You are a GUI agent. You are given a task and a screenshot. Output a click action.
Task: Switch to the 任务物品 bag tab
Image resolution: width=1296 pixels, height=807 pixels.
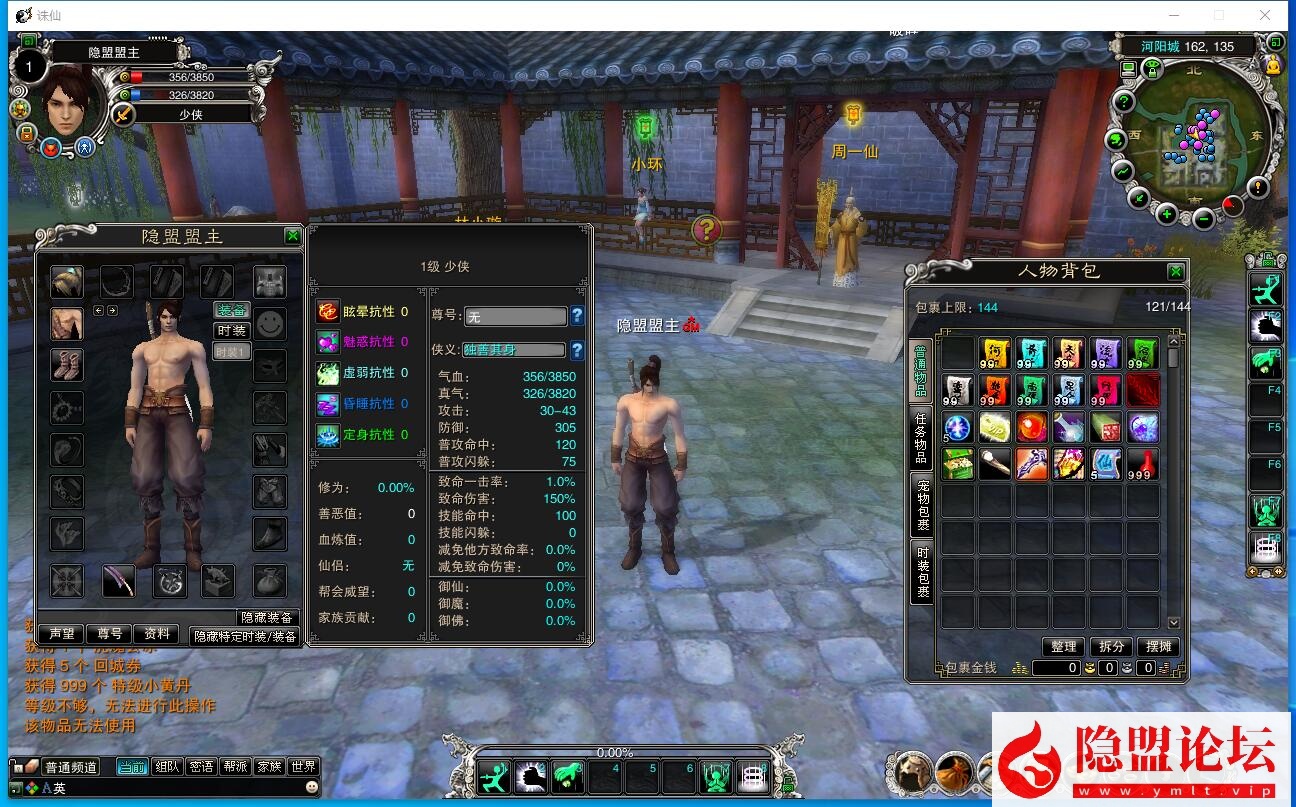tap(921, 438)
